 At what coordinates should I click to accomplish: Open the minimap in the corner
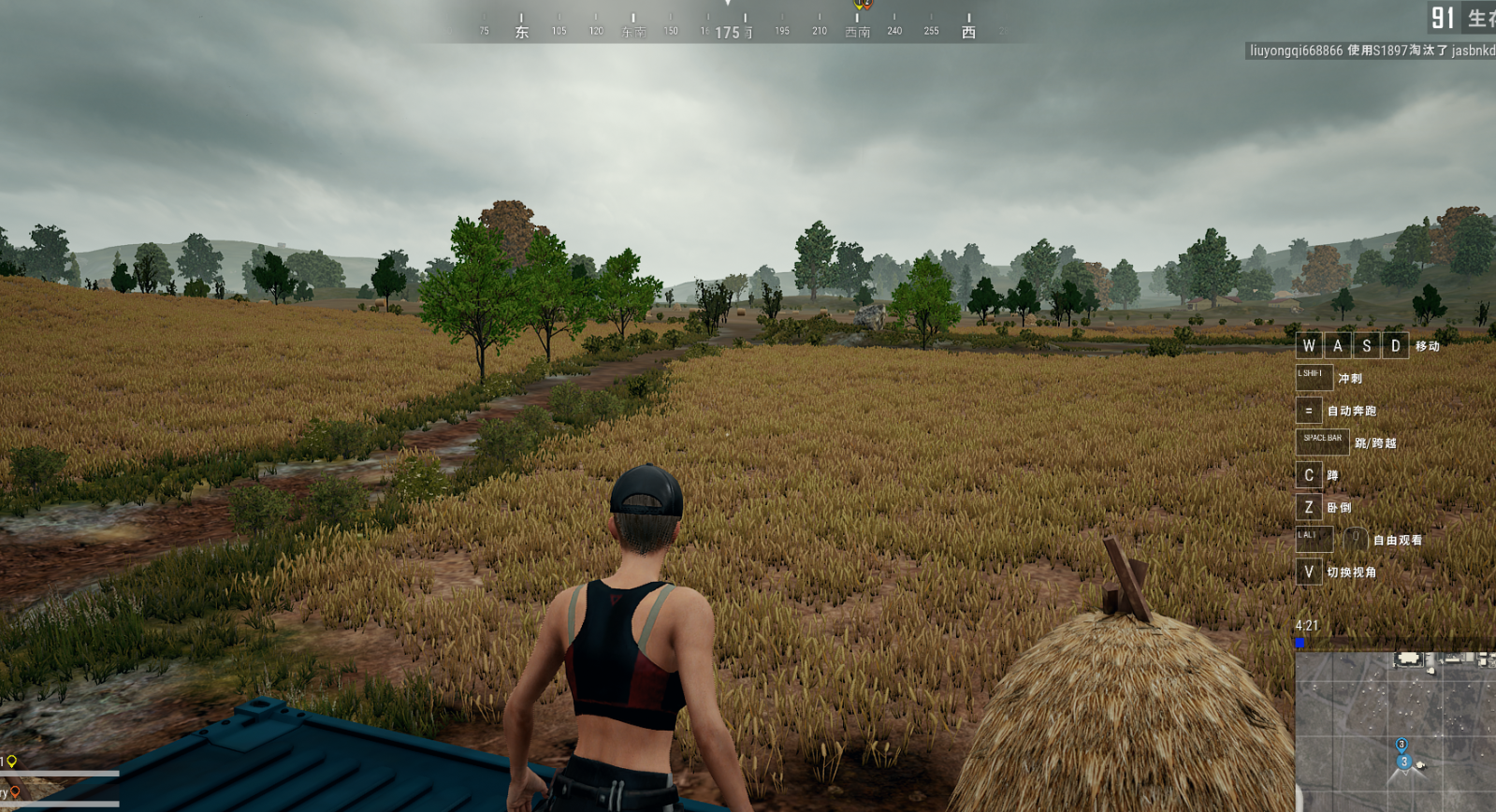(x=1395, y=731)
